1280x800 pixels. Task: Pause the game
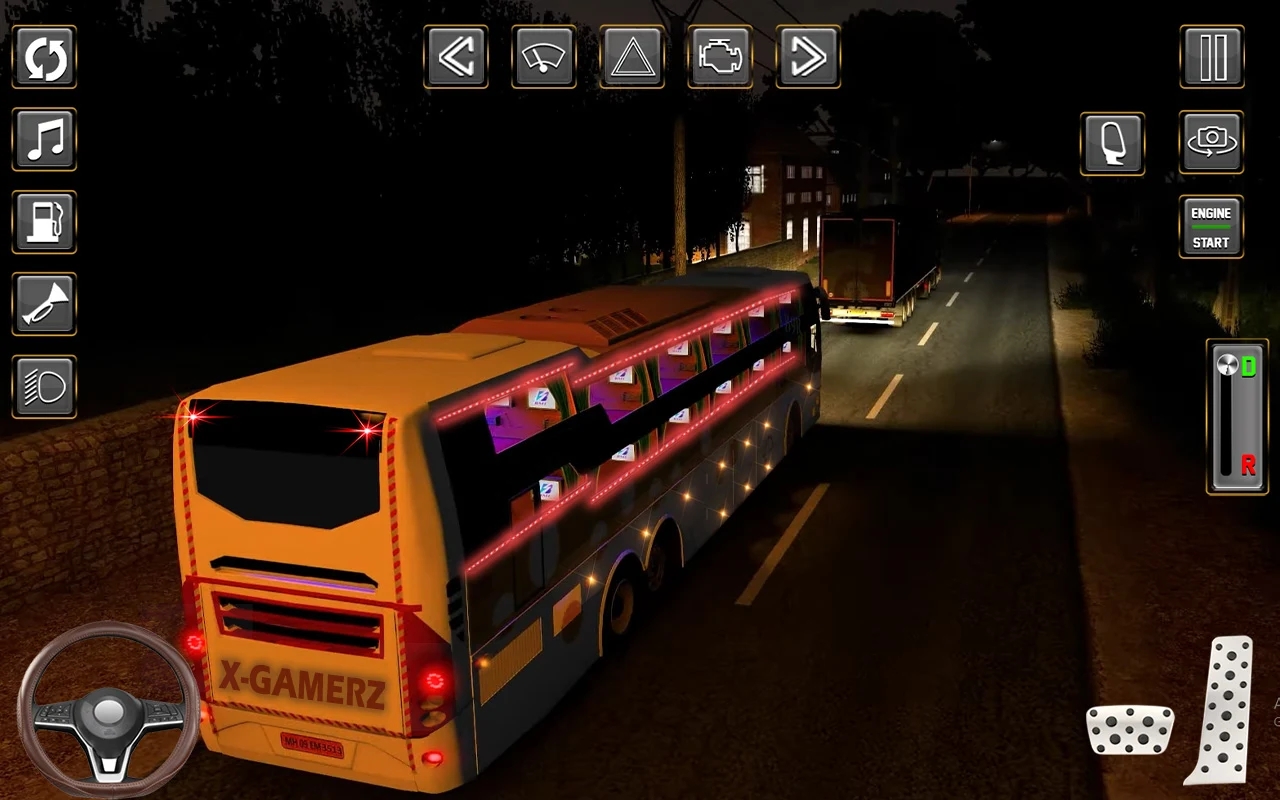pyautogui.click(x=1211, y=57)
